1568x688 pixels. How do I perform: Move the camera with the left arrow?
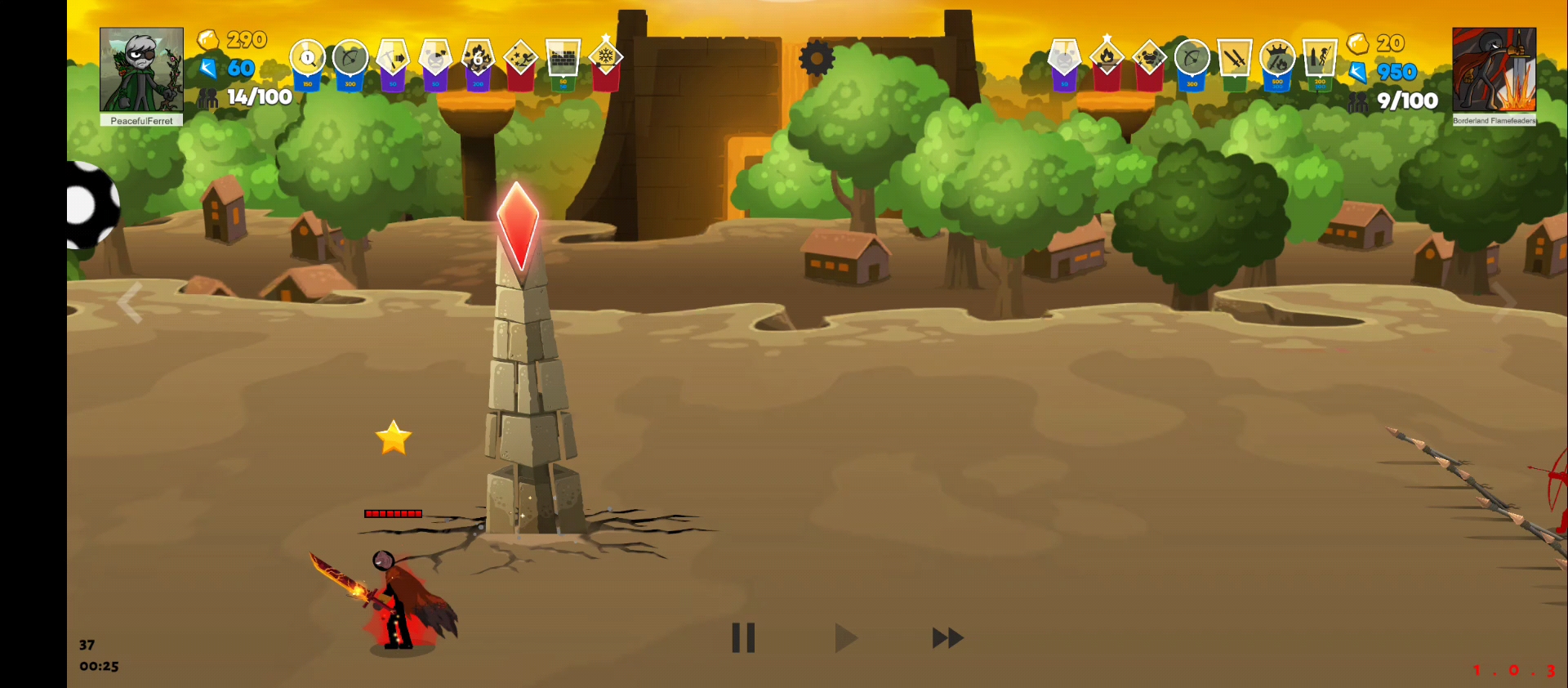(131, 303)
